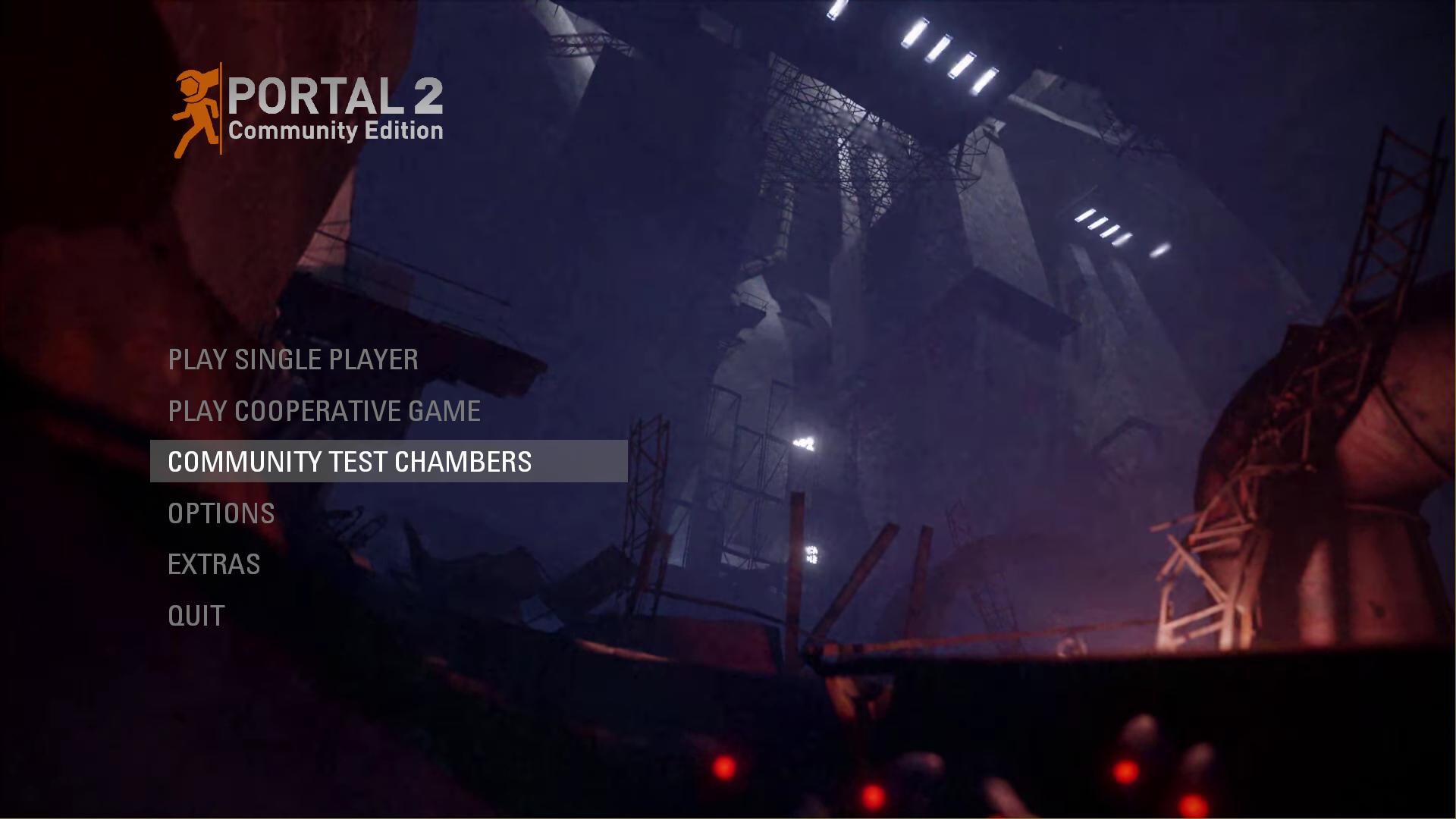1456x819 pixels.
Task: Adjust game settings via OPTIONS
Action: [221, 513]
